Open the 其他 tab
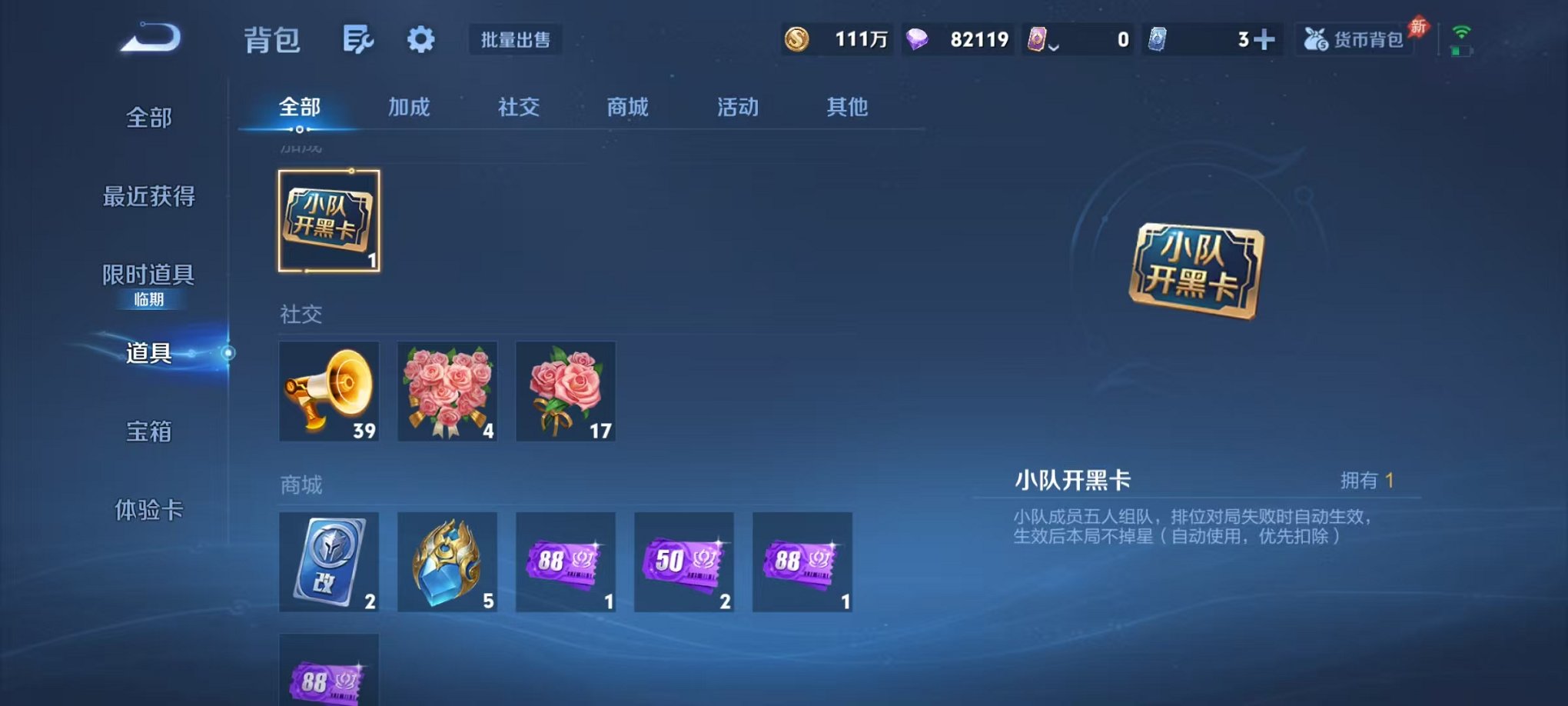 pyautogui.click(x=845, y=108)
